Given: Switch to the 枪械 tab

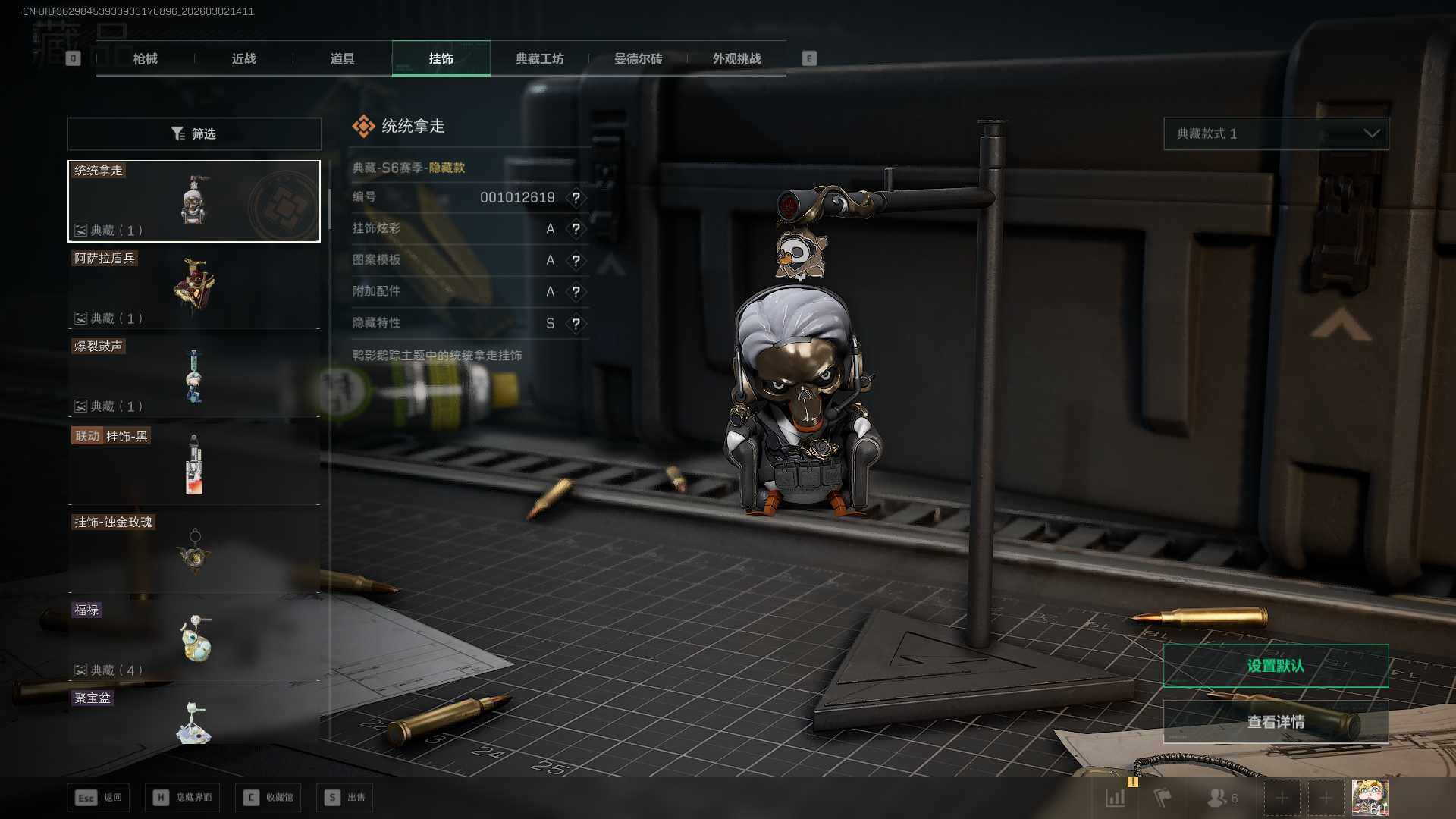Looking at the screenshot, I should (x=145, y=58).
